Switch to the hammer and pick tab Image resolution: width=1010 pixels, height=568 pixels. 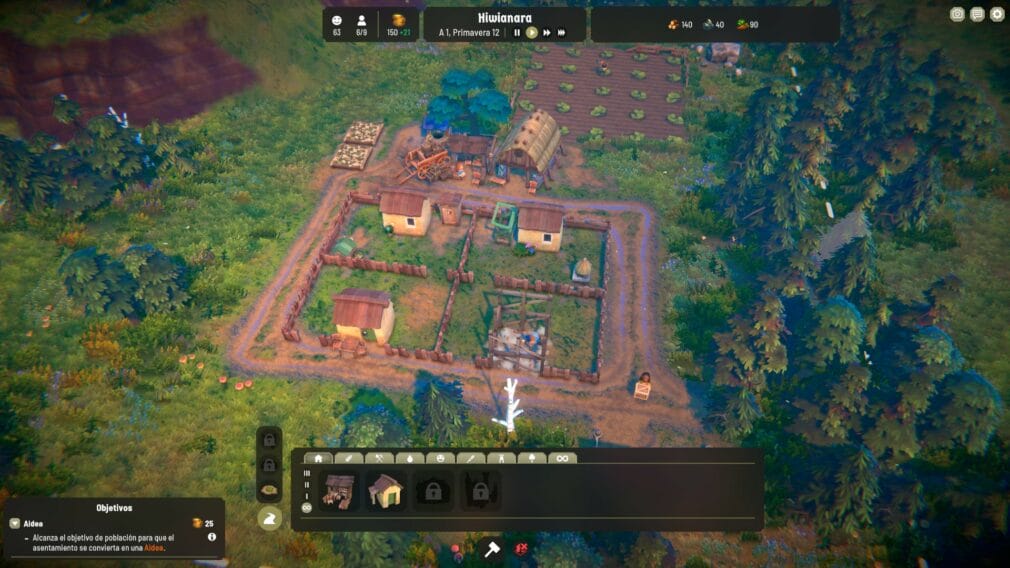(x=380, y=458)
